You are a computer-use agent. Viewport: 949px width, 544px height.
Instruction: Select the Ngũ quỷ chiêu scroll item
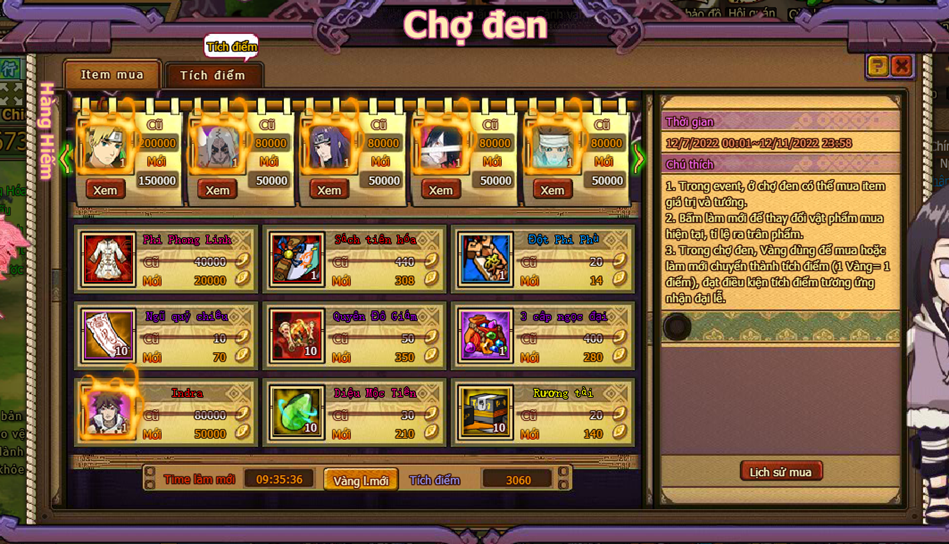[x=108, y=336]
